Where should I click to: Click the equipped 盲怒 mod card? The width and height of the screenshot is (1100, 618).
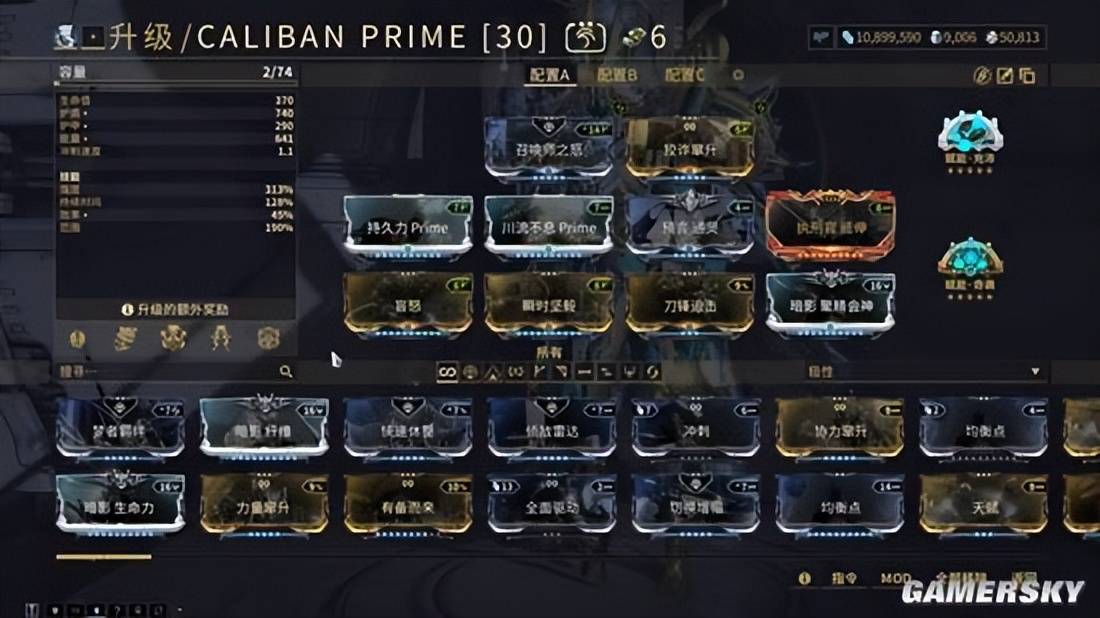[x=408, y=302]
